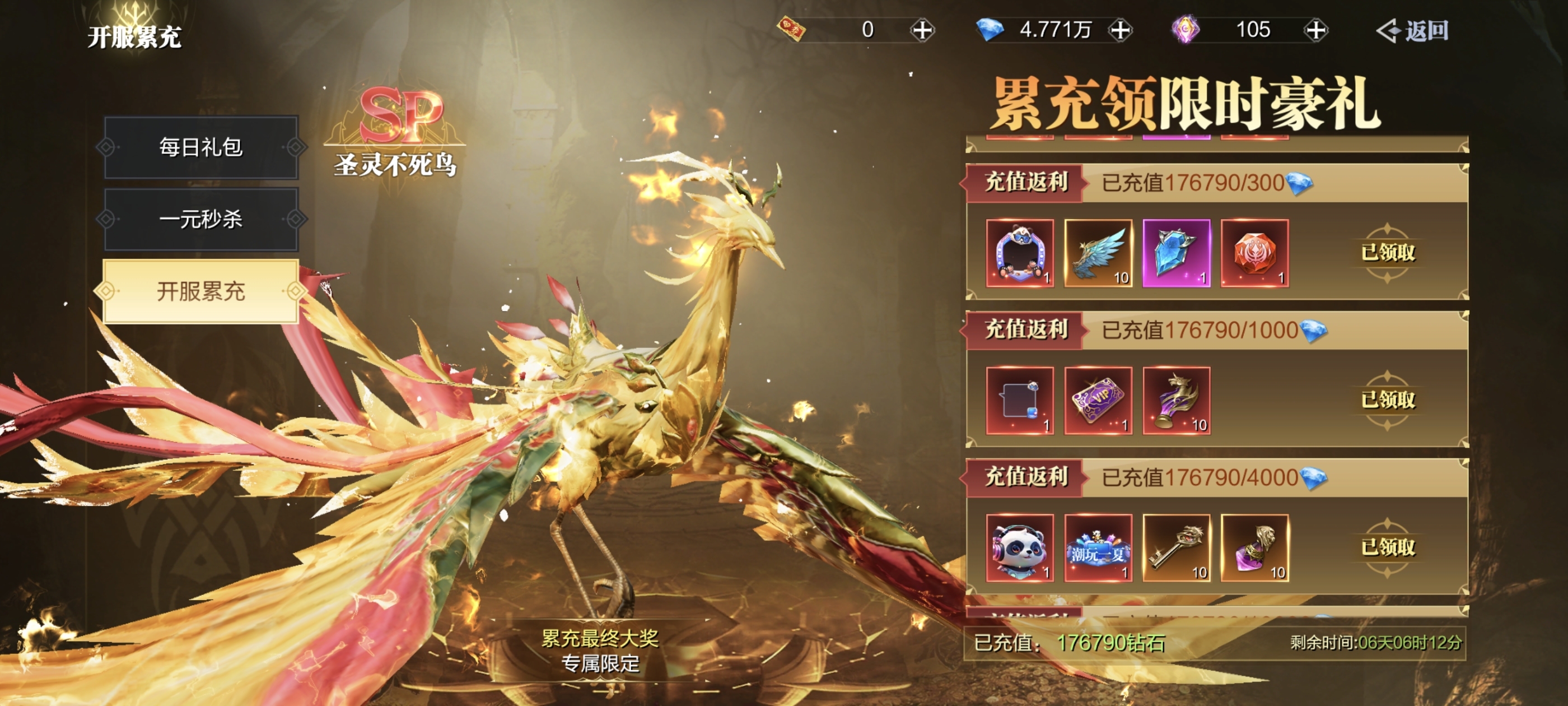Click the 返回 back button

tap(1413, 30)
